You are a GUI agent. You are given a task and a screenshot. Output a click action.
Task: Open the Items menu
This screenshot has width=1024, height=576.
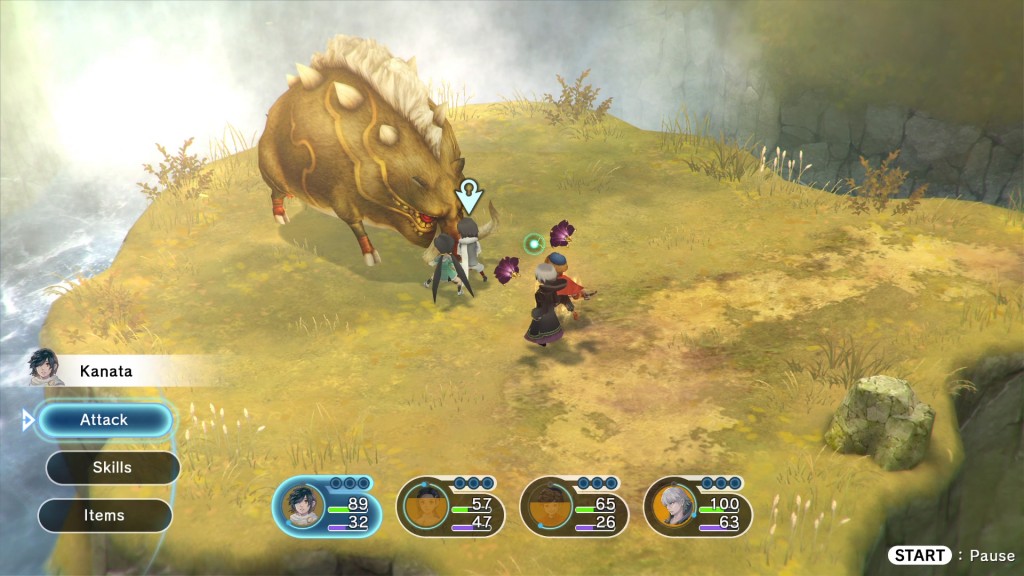[104, 516]
